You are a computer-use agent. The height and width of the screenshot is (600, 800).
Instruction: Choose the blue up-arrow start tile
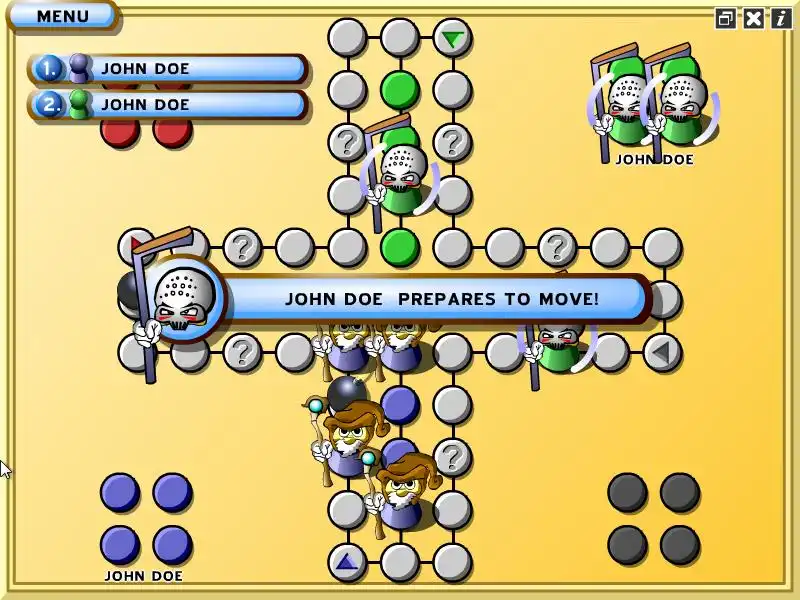[x=347, y=562]
